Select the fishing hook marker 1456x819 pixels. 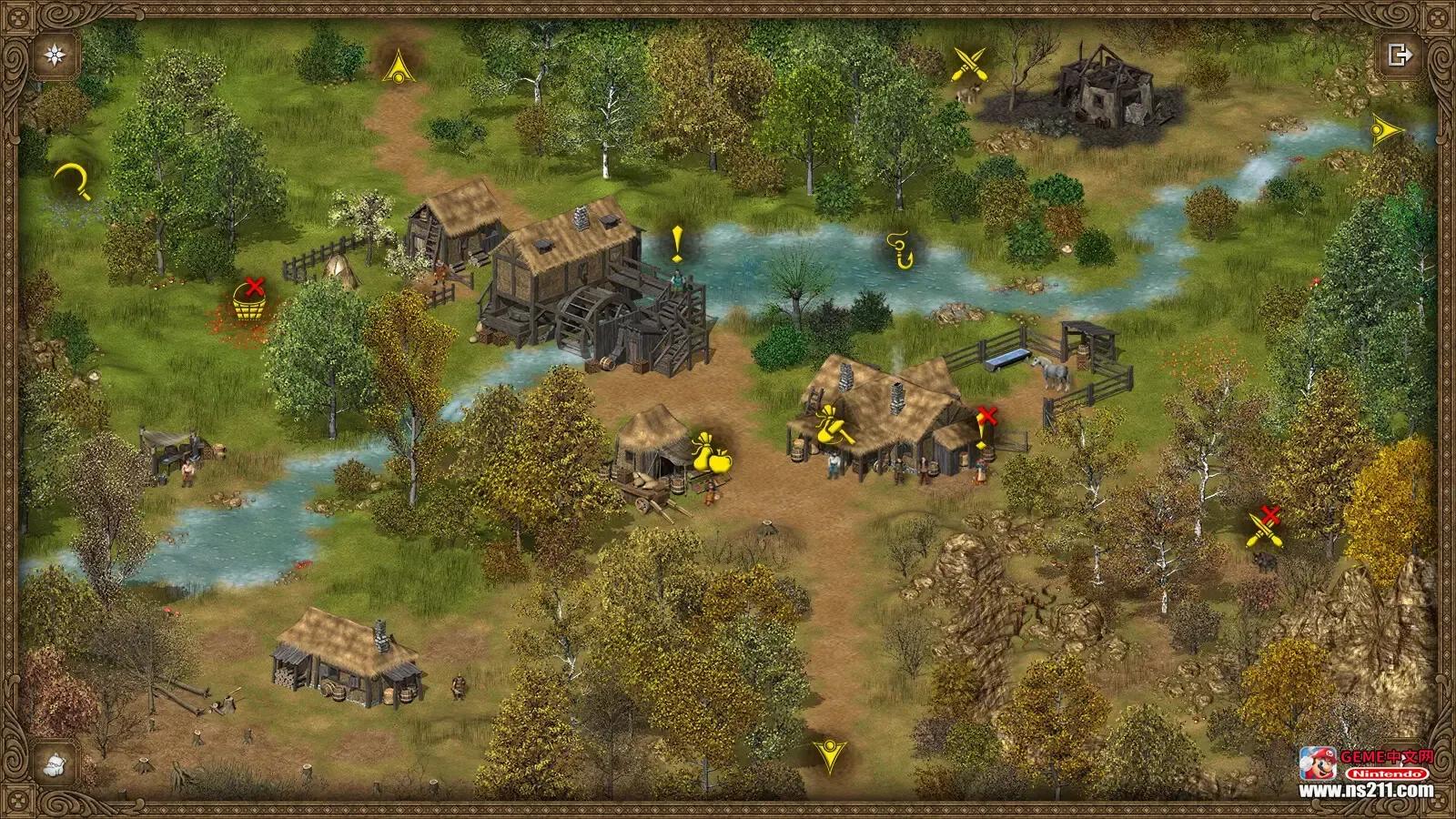click(900, 249)
